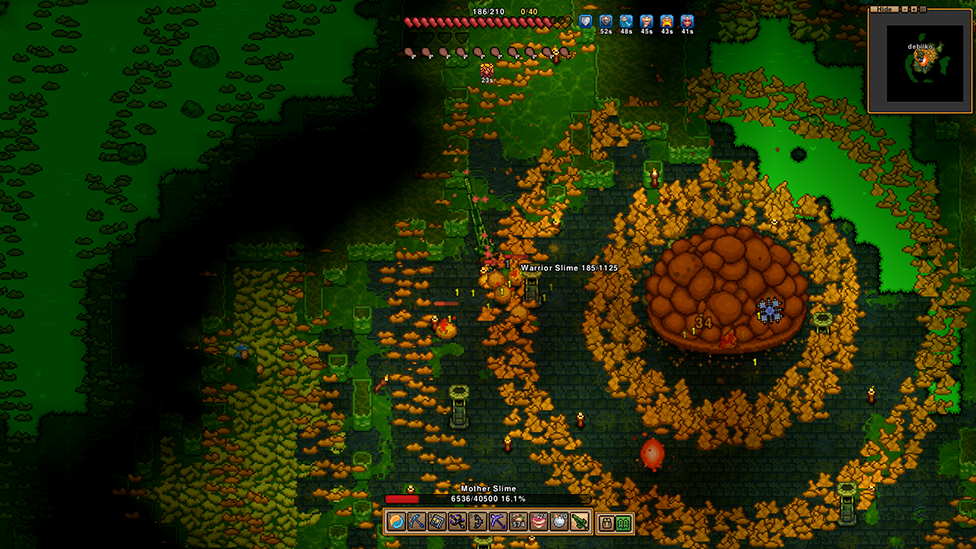Click the buff icon with 52s remaining

coord(606,21)
